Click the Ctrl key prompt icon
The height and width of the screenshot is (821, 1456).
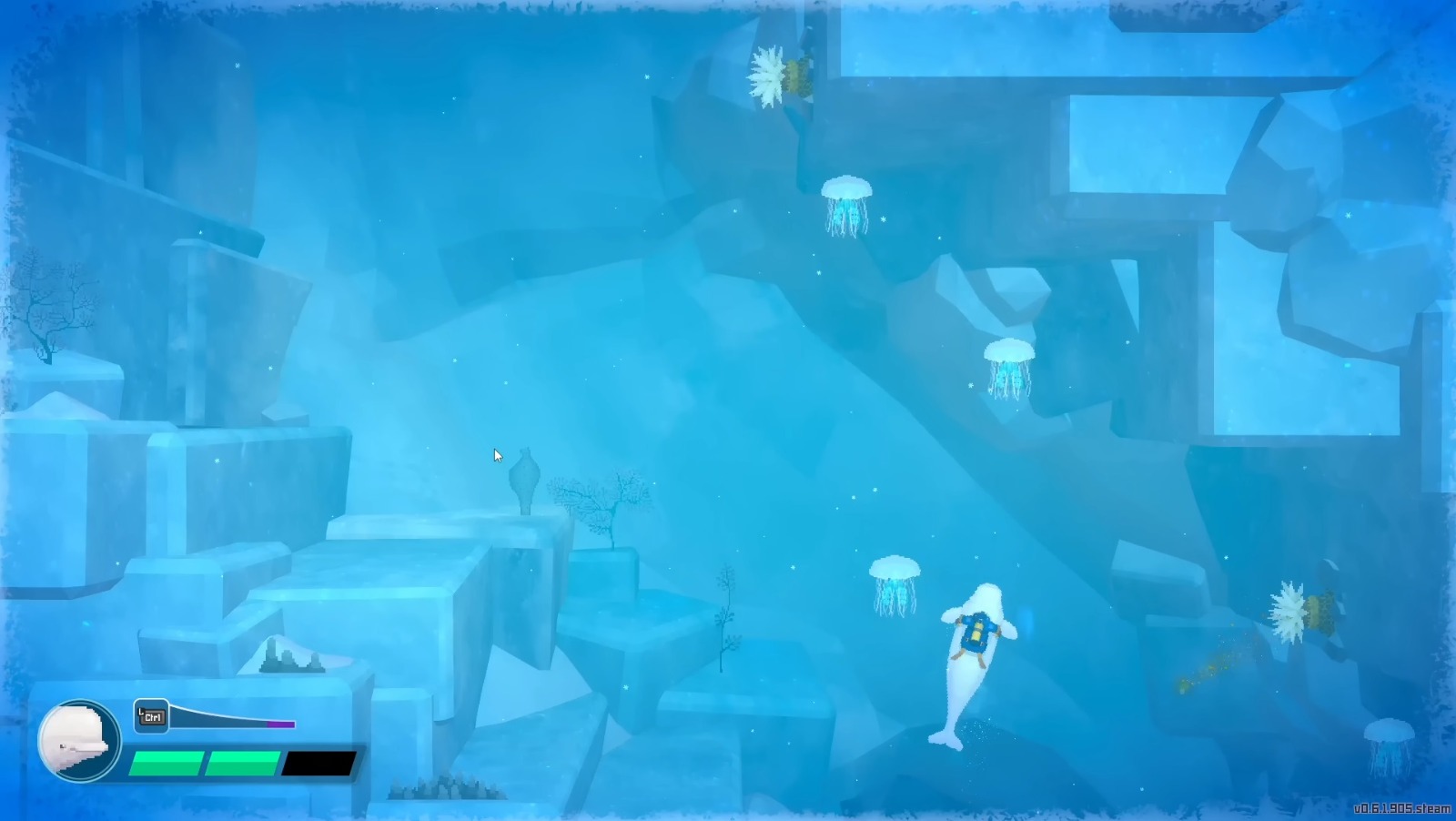pos(152,716)
